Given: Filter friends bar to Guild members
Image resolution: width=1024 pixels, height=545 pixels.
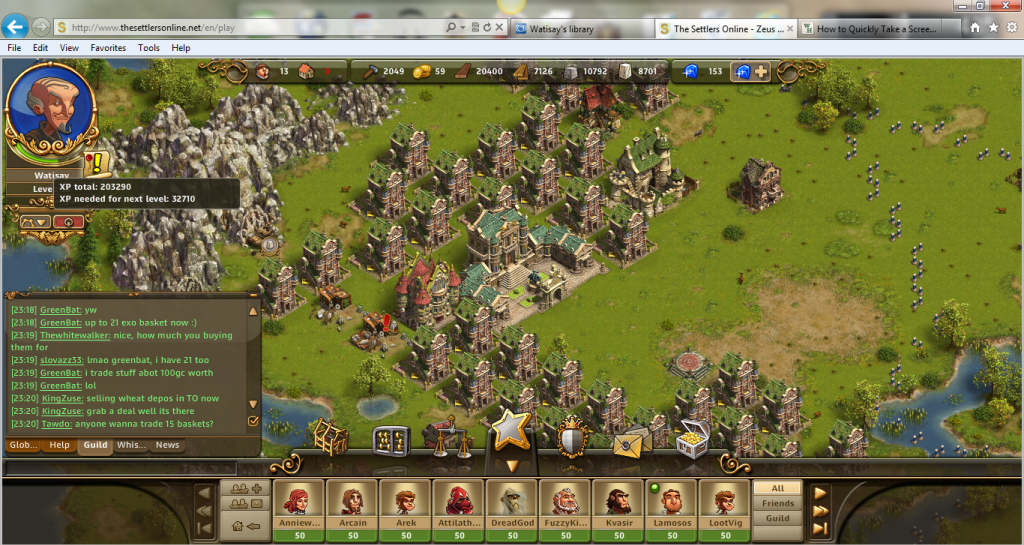Looking at the screenshot, I should click(778, 519).
